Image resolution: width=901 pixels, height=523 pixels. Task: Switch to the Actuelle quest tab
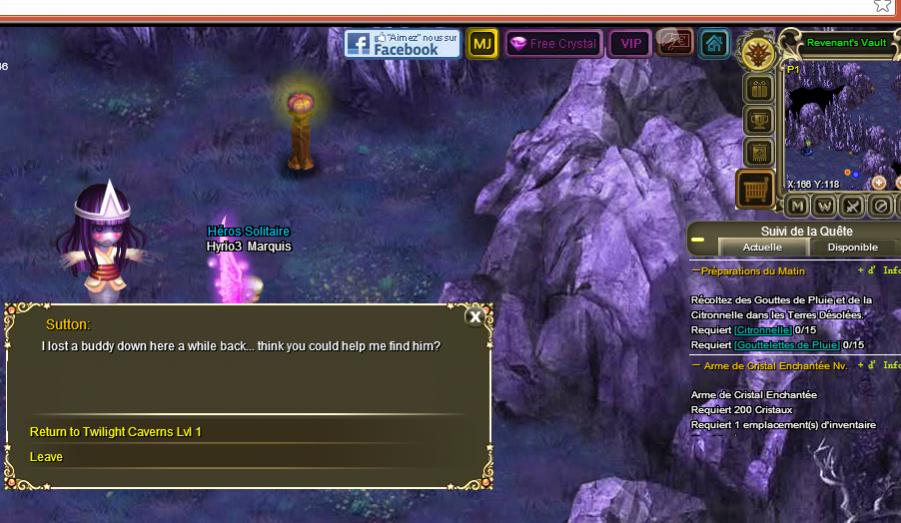click(762, 247)
